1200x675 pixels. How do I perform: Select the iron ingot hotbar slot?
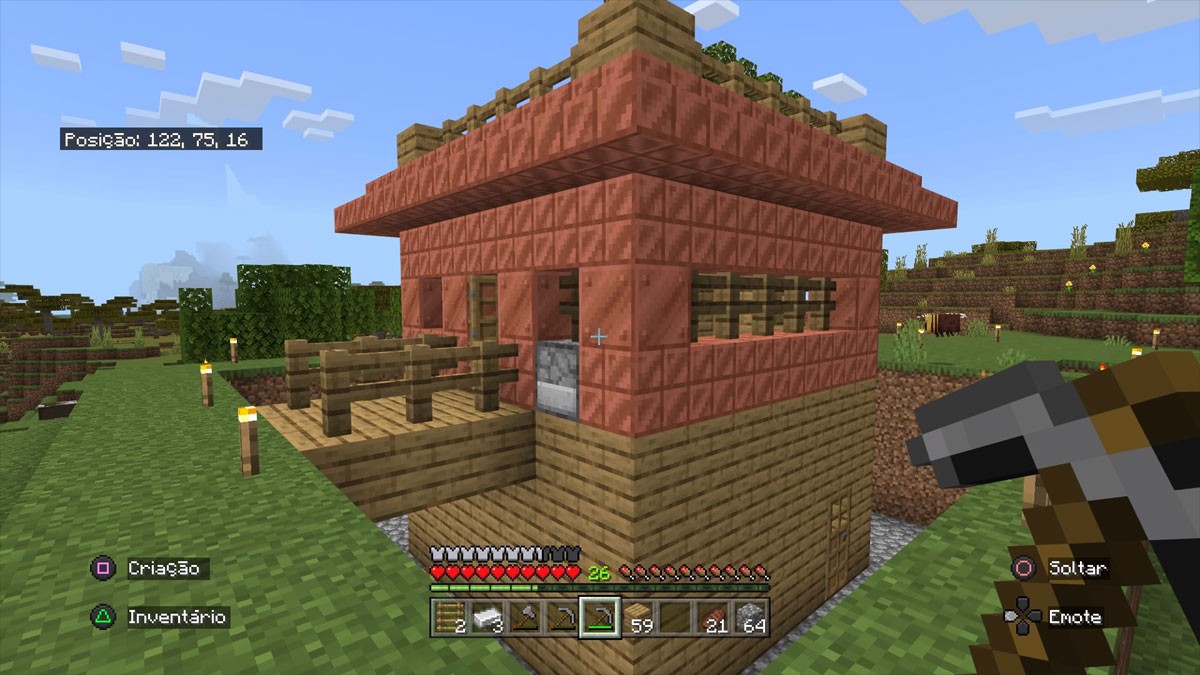coord(487,617)
